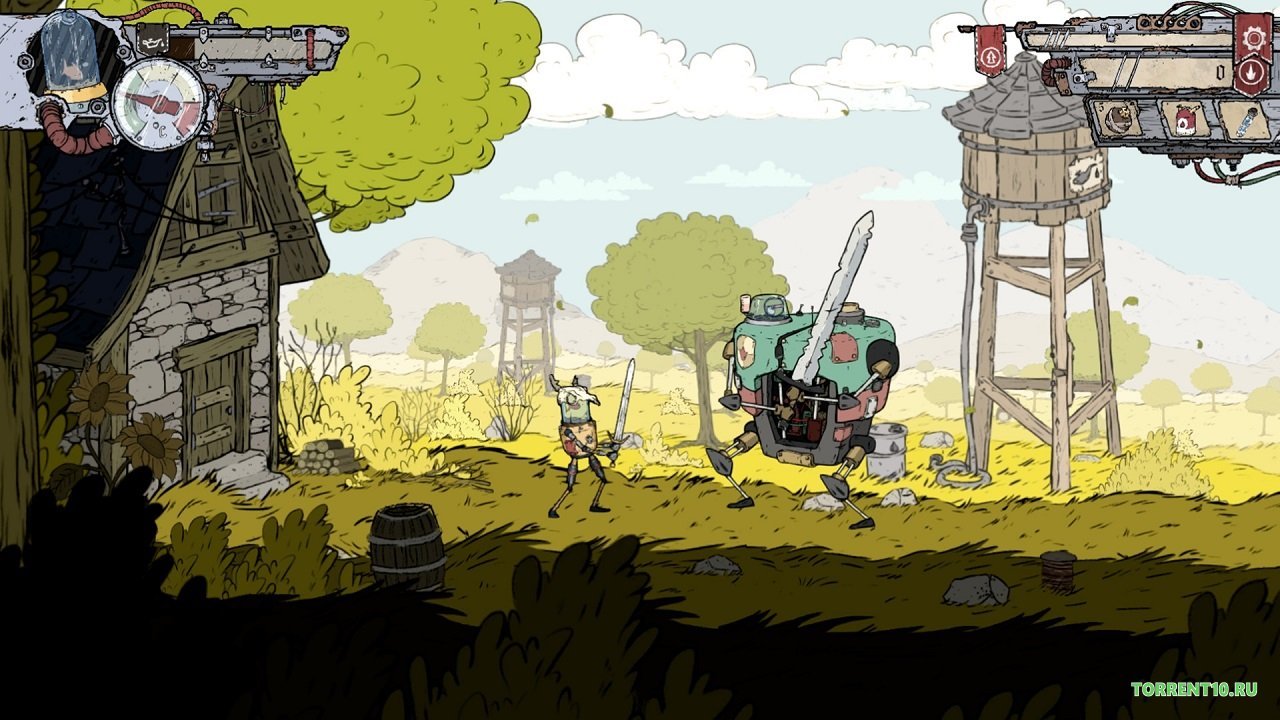Select the rocket item in the rightmost slot
This screenshot has width=1280, height=720.
1246,119
